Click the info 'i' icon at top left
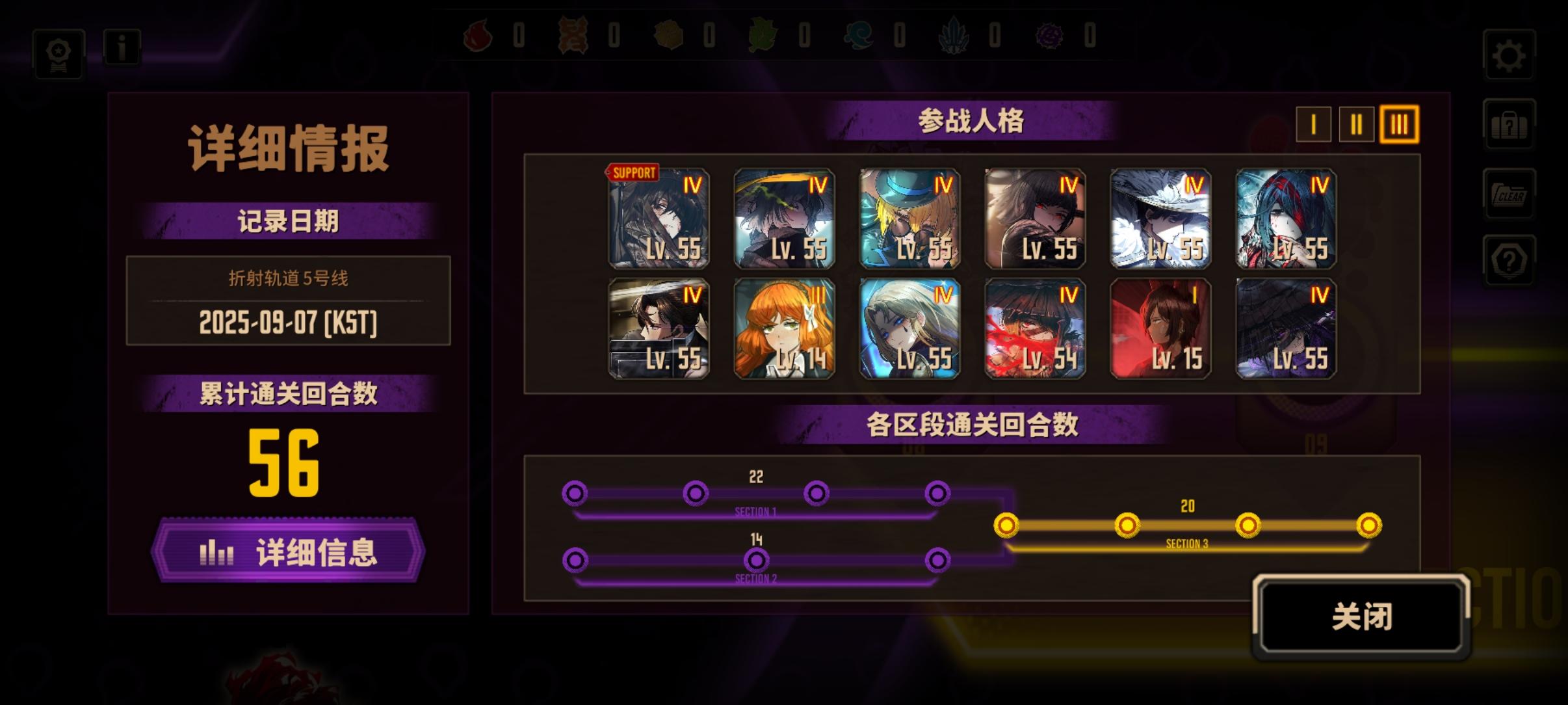Image resolution: width=1568 pixels, height=705 pixels. pos(121,47)
